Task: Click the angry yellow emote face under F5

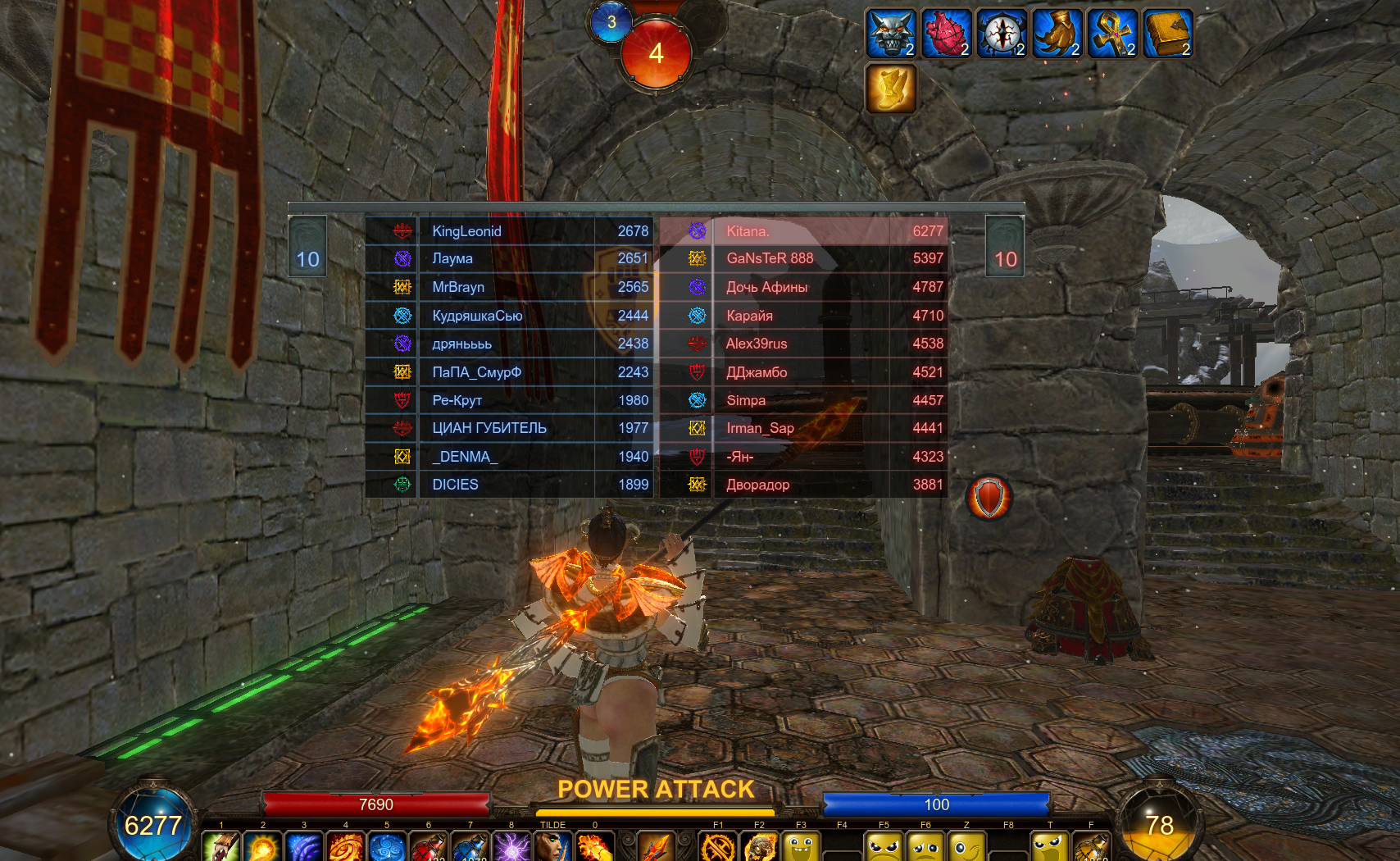Action: 884,848
